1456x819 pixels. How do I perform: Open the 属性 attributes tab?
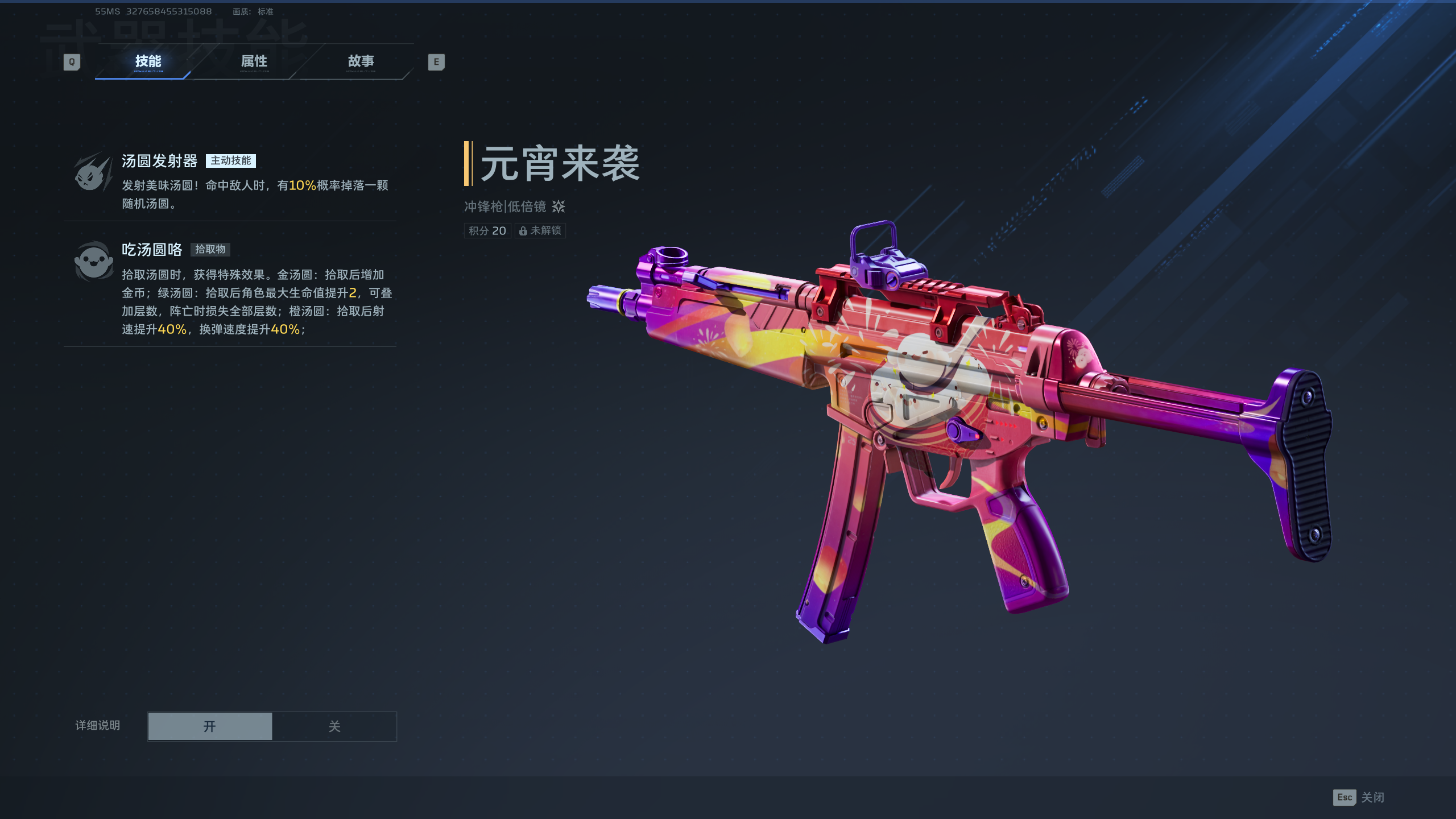pos(254,61)
